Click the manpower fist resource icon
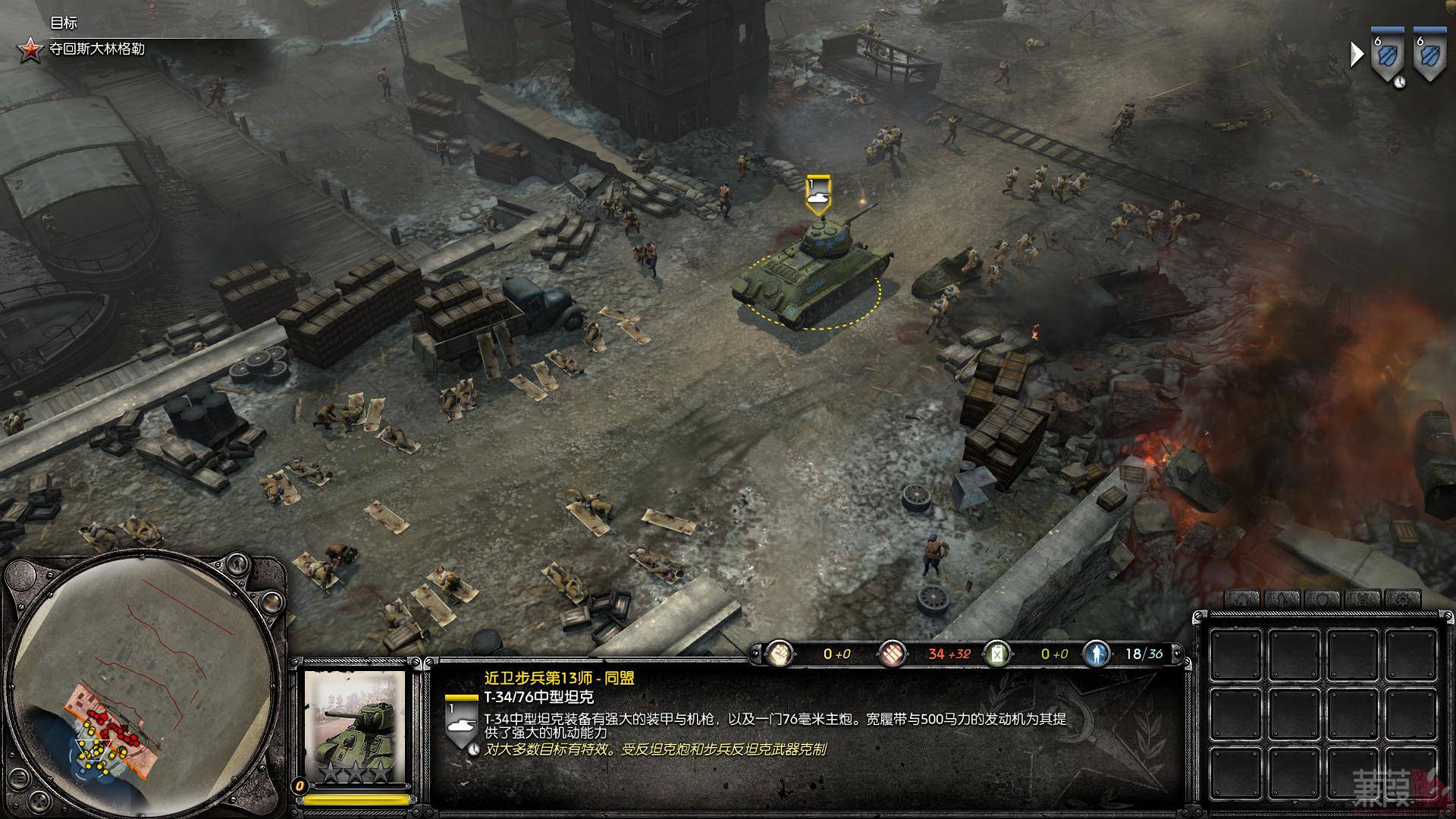Image resolution: width=1456 pixels, height=819 pixels. point(779,653)
